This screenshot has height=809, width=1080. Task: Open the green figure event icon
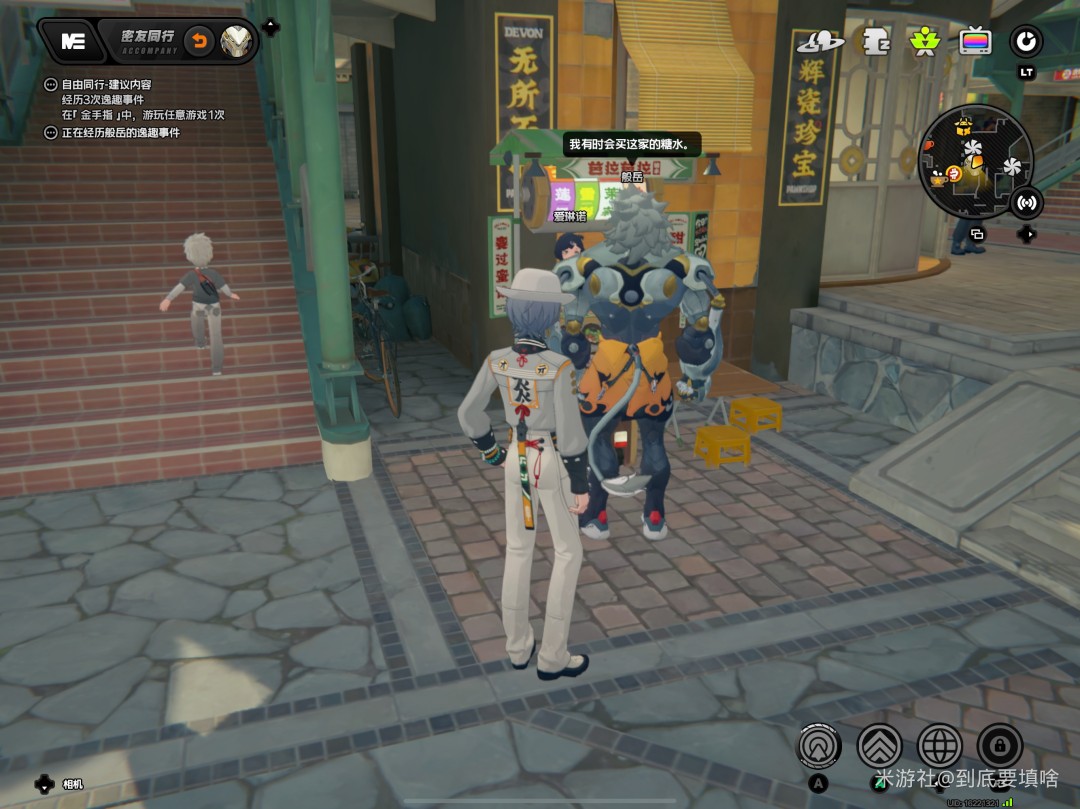[924, 41]
